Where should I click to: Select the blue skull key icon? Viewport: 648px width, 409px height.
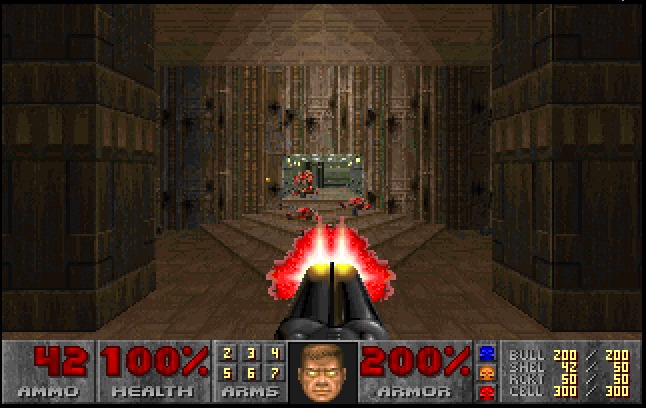(489, 353)
